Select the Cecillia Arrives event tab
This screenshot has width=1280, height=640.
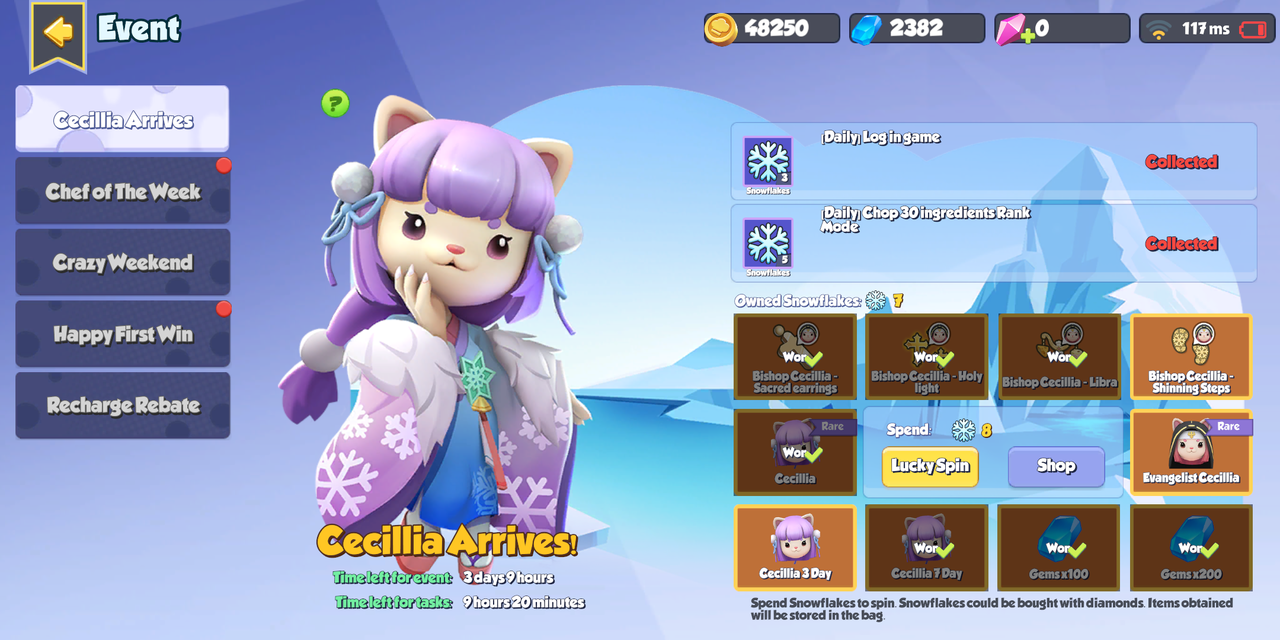[x=122, y=119]
